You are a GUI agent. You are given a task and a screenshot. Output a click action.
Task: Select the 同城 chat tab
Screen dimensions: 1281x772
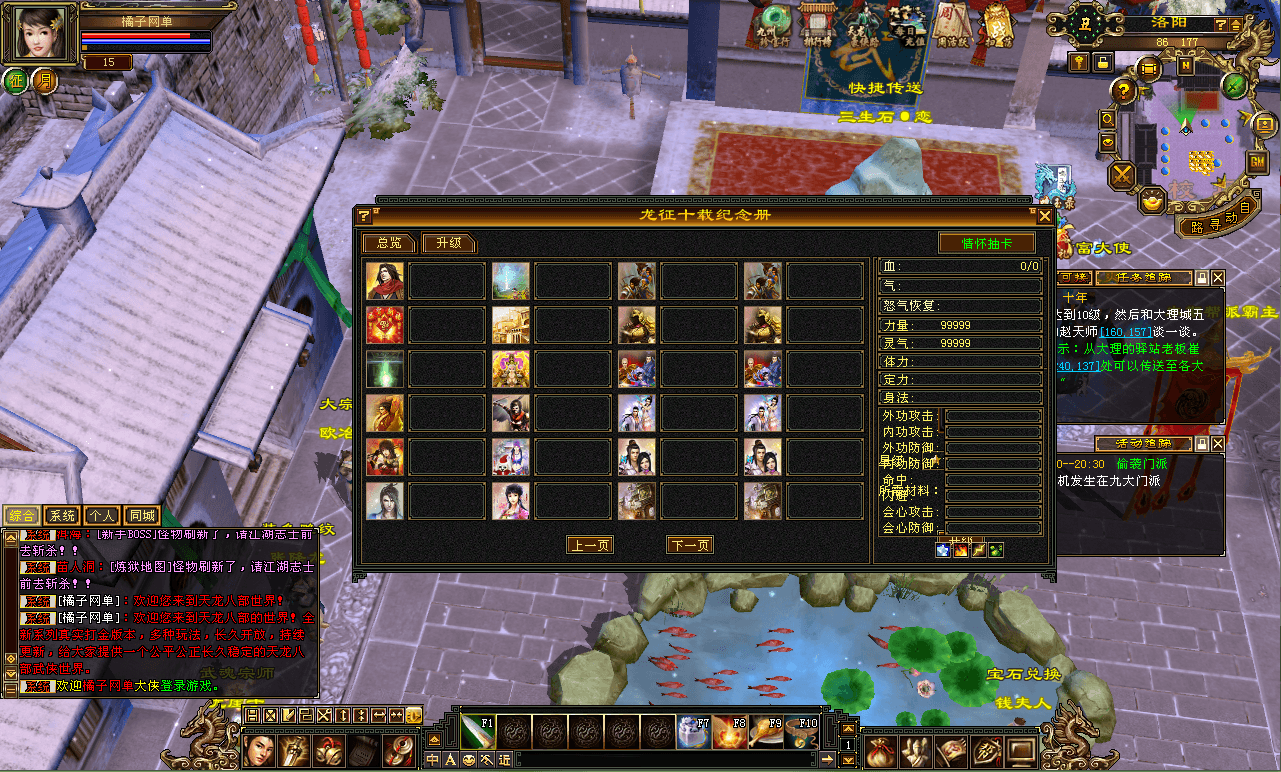(142, 516)
